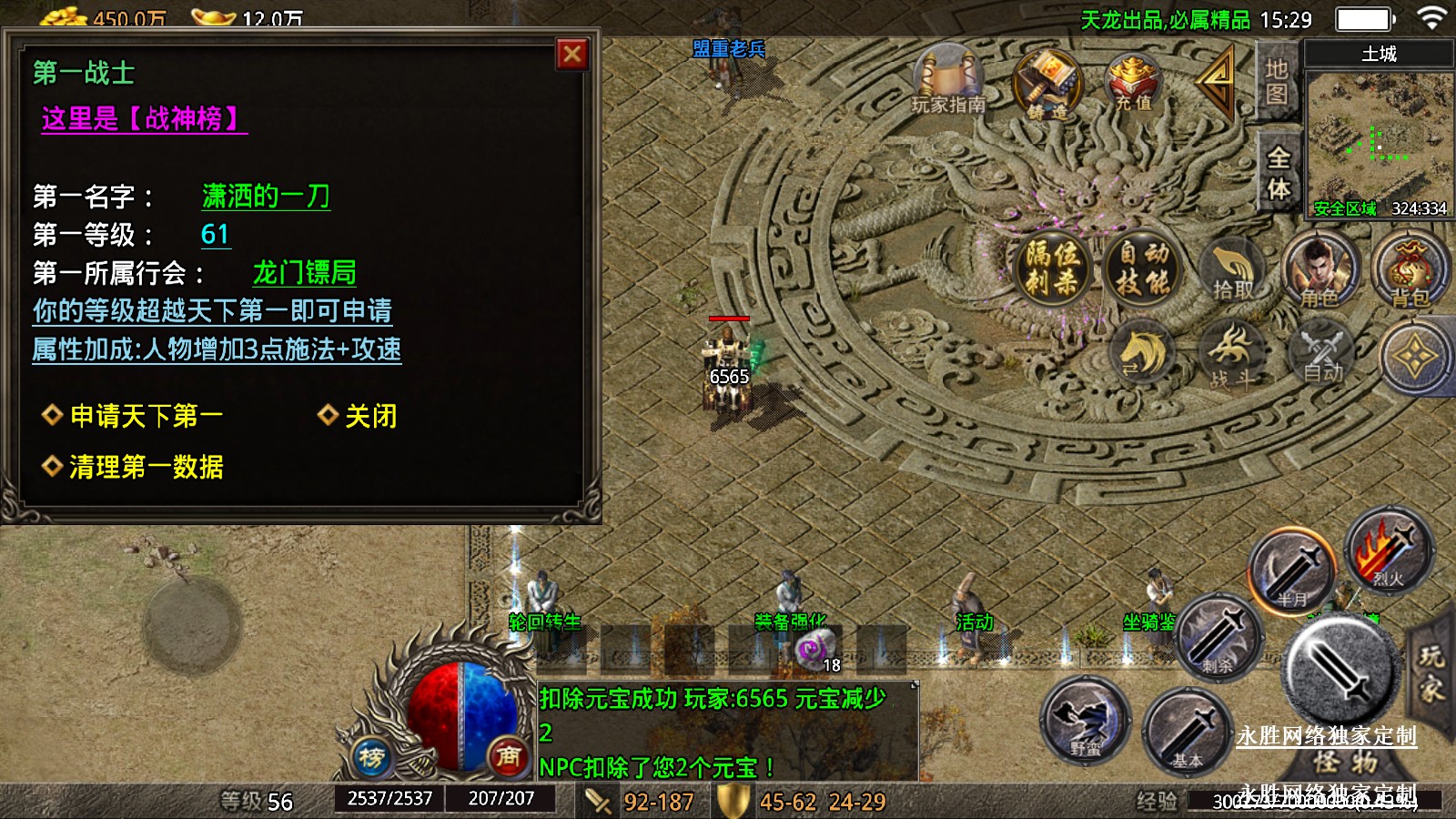Open the 榜 ranking button on the orb
The width and height of the screenshot is (1456, 819).
(x=371, y=757)
